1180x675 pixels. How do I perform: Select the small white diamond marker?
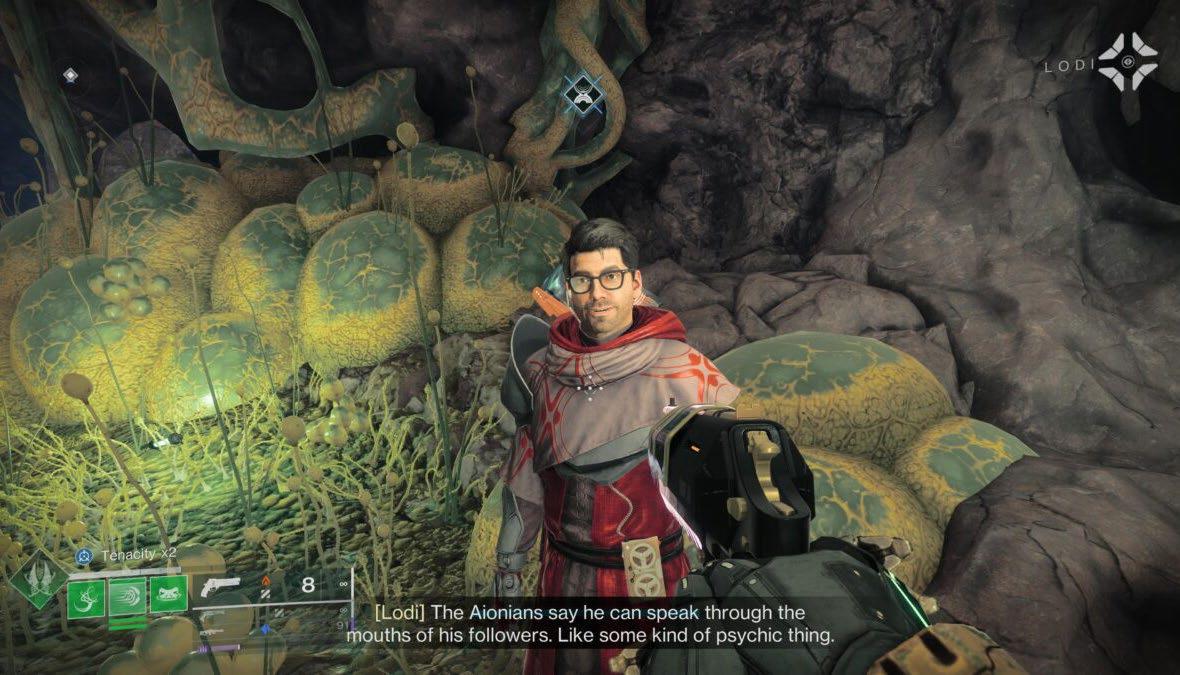[69, 75]
